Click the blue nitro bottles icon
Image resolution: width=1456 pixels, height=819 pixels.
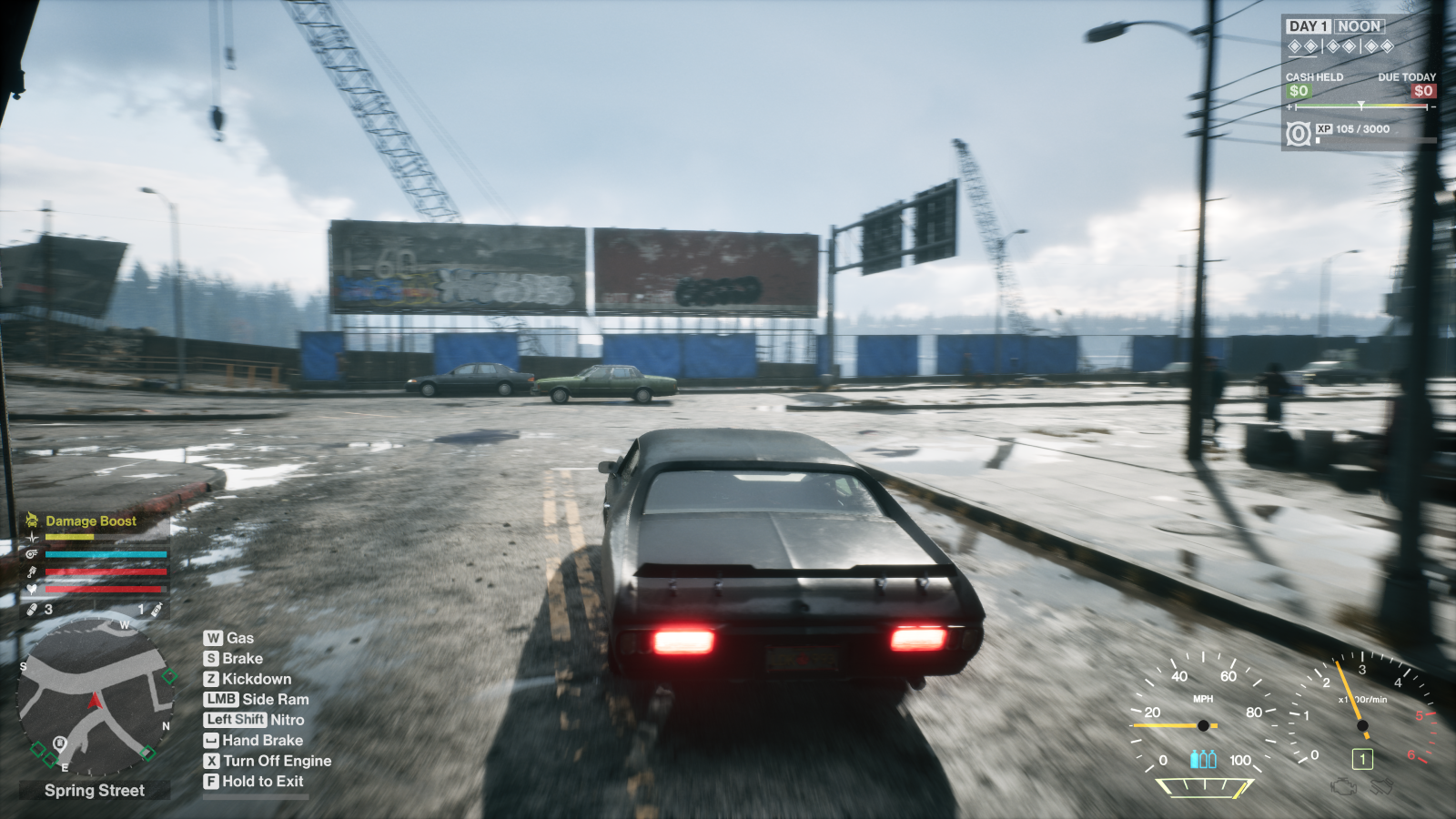(x=1203, y=759)
